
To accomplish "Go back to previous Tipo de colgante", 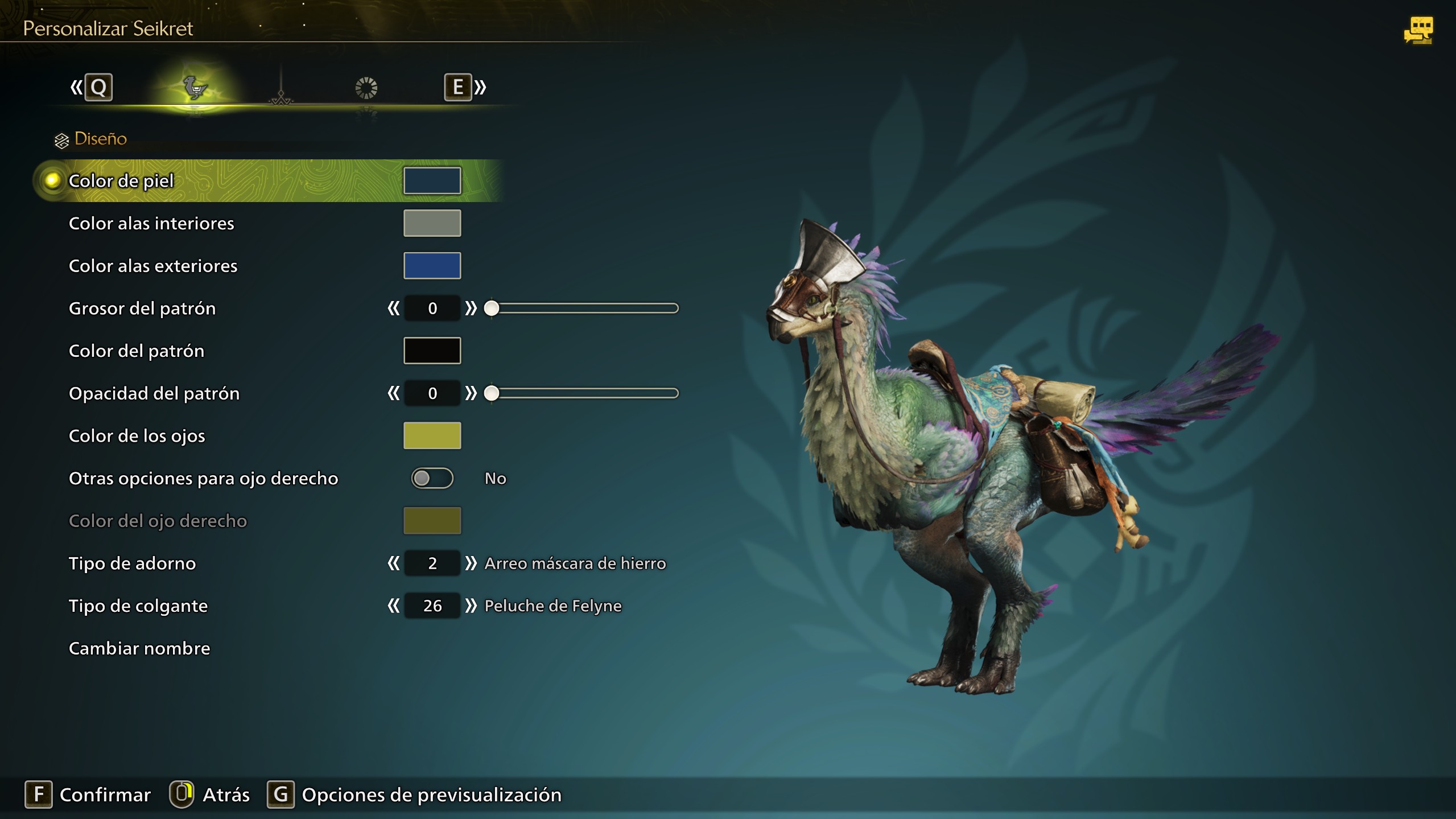I will pyautogui.click(x=393, y=606).
